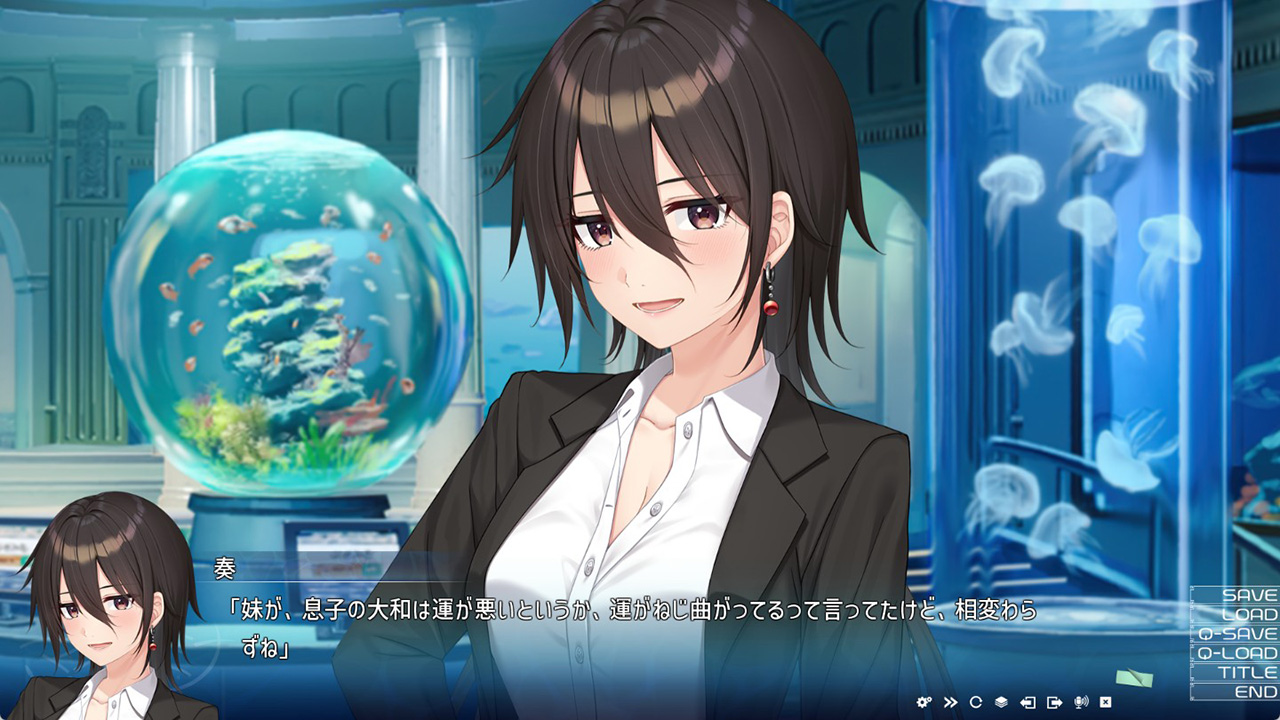Image resolution: width=1280 pixels, height=720 pixels.
Task: Click the SAVE button
Action: coord(1236,595)
